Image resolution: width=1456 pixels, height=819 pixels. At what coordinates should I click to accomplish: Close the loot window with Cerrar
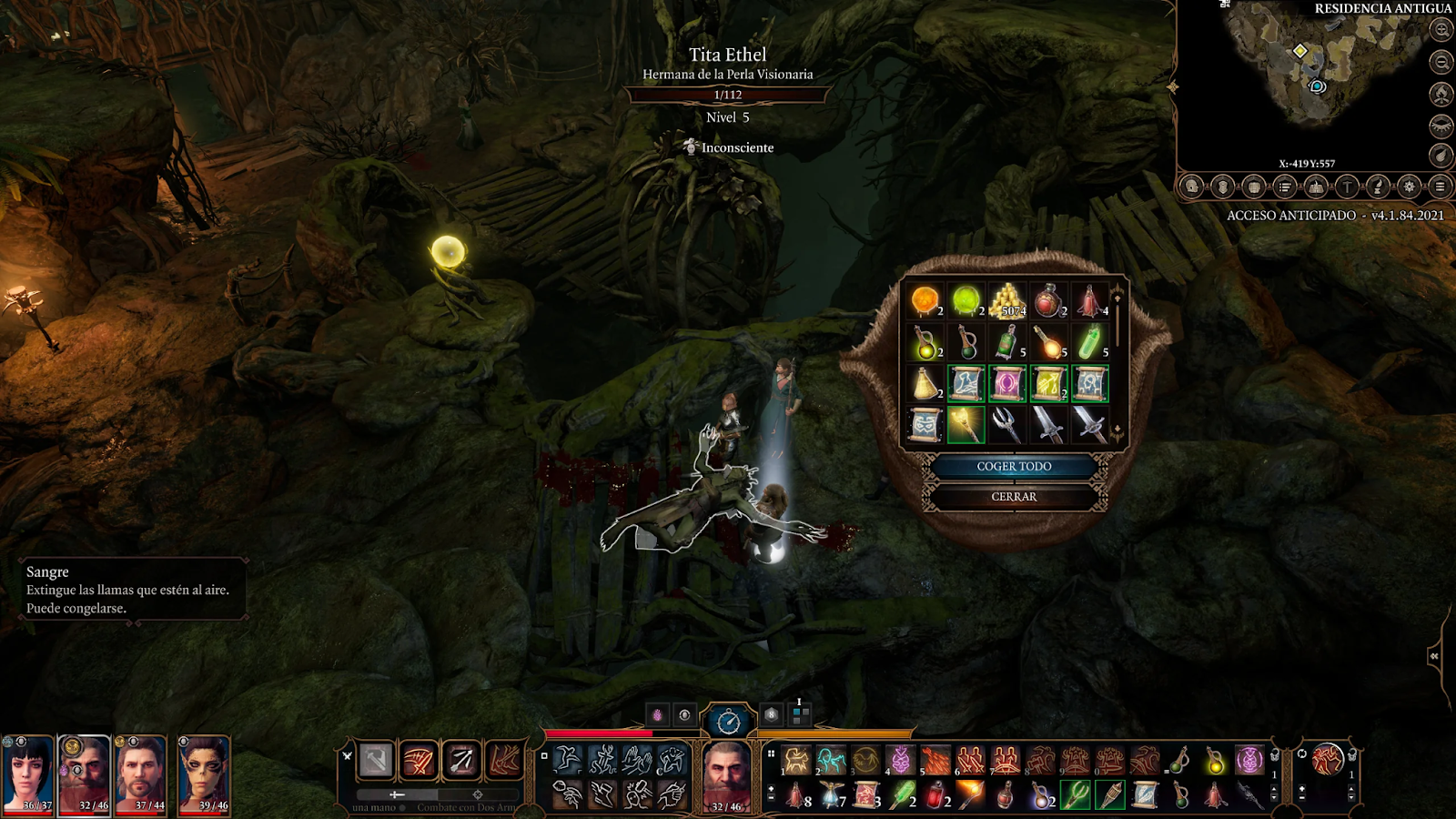(1014, 497)
